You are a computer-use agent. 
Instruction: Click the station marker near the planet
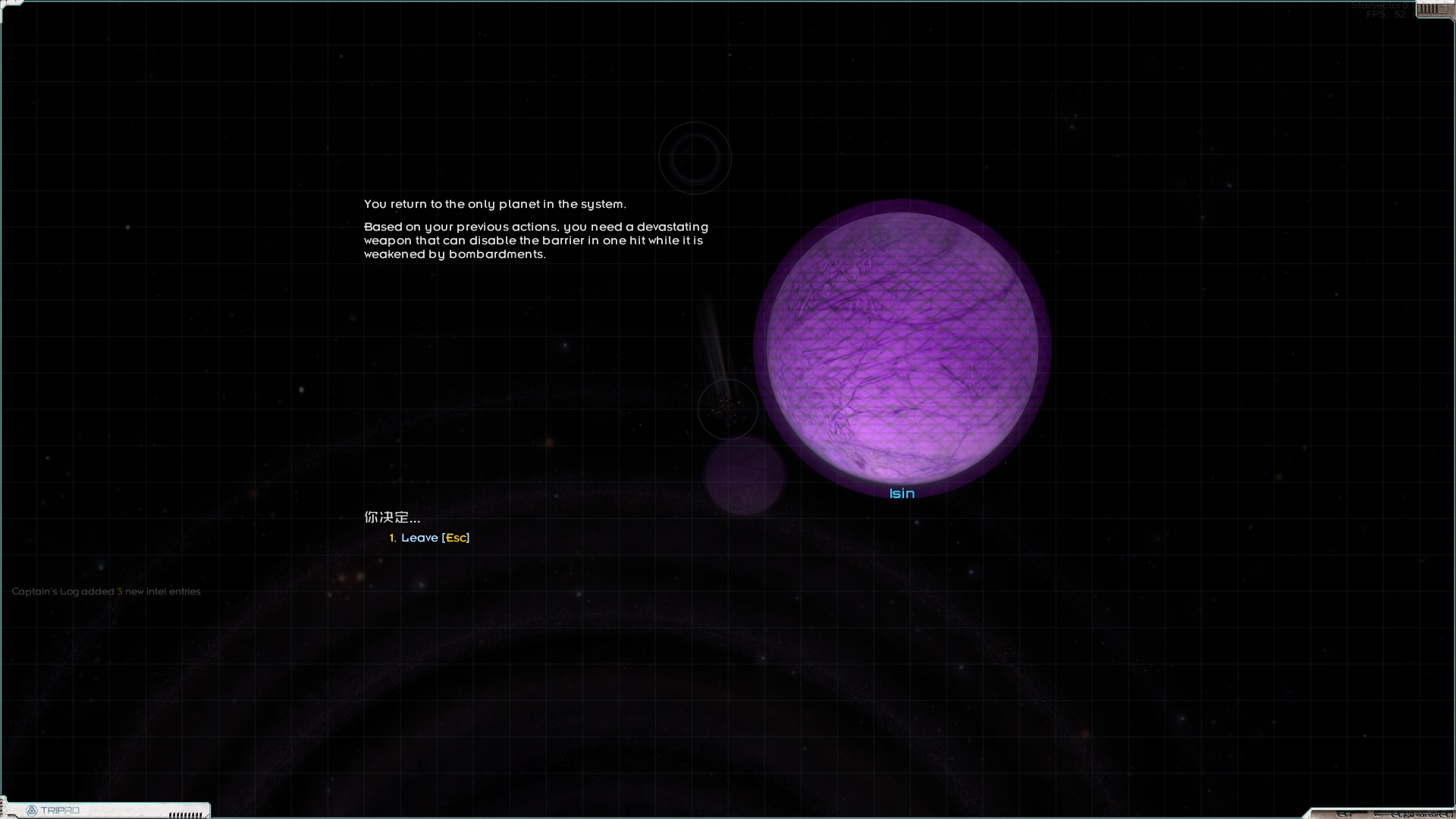click(726, 409)
